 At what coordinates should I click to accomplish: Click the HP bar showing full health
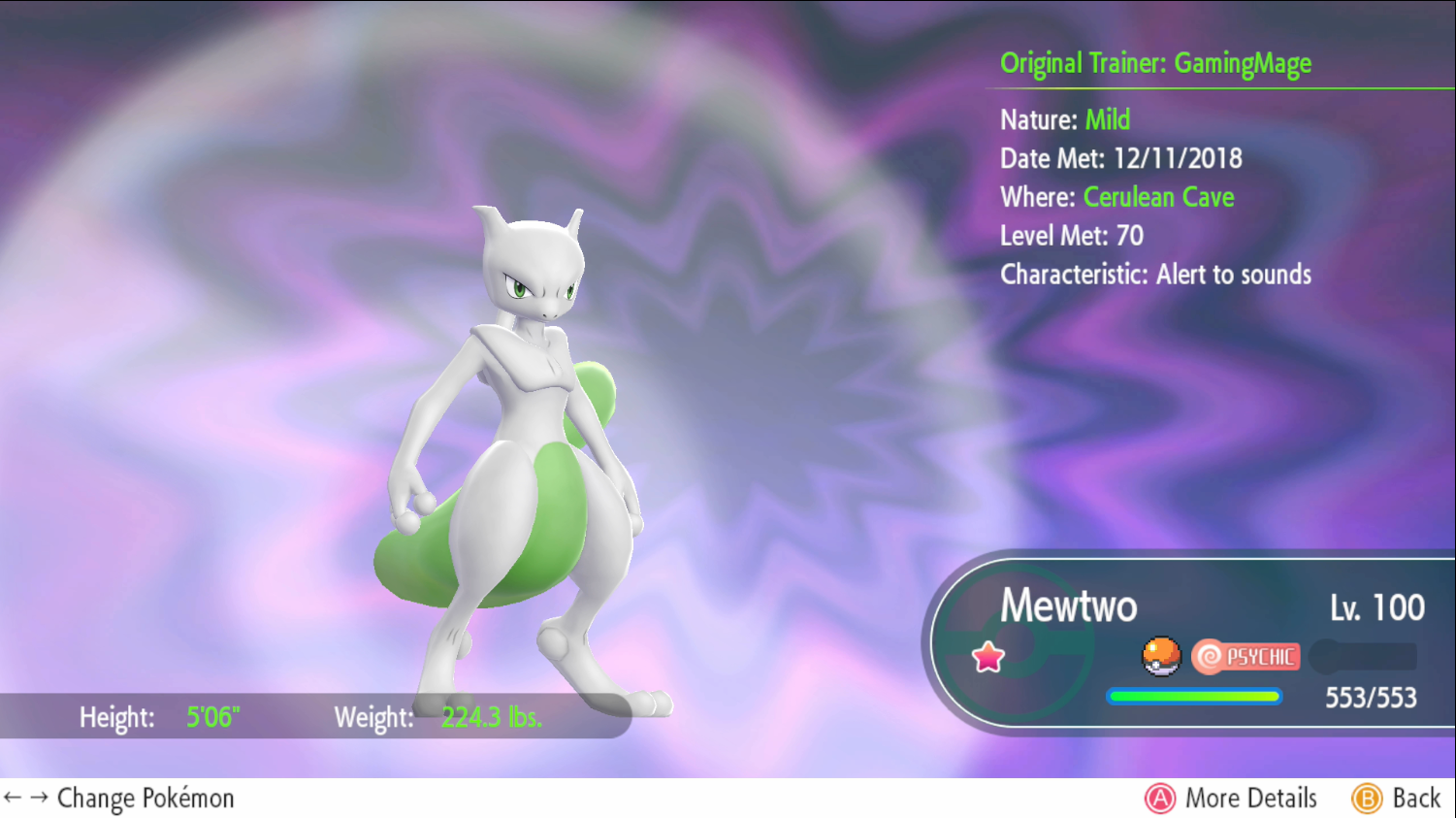pos(1193,696)
